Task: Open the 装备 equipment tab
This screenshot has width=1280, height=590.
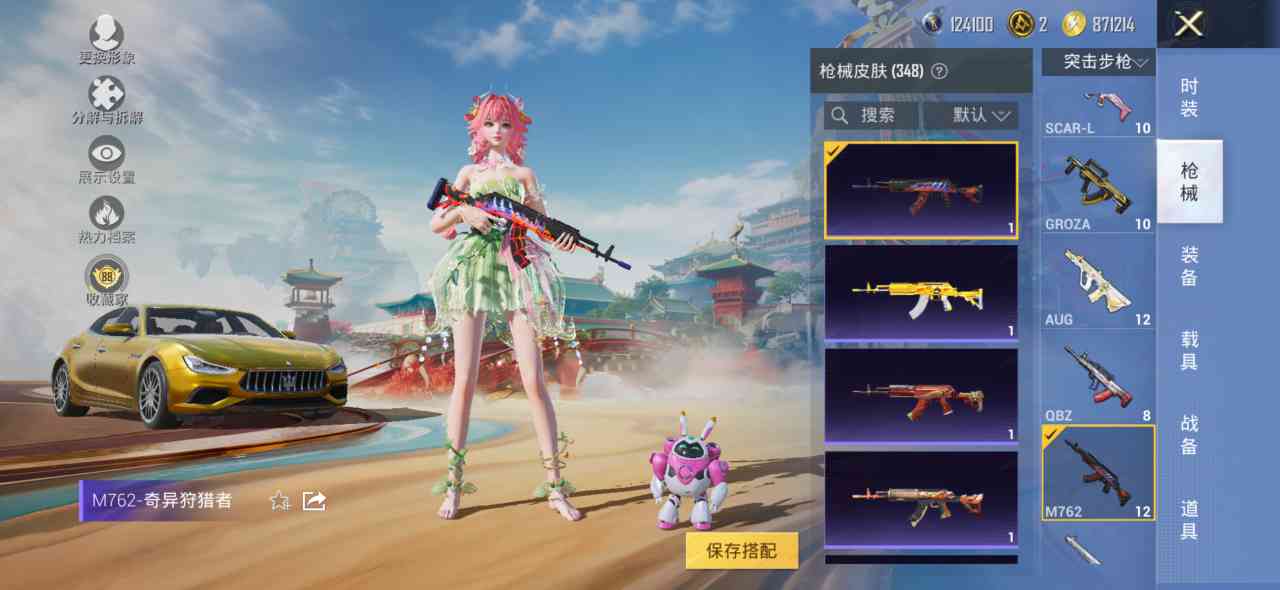Action: point(1188,266)
